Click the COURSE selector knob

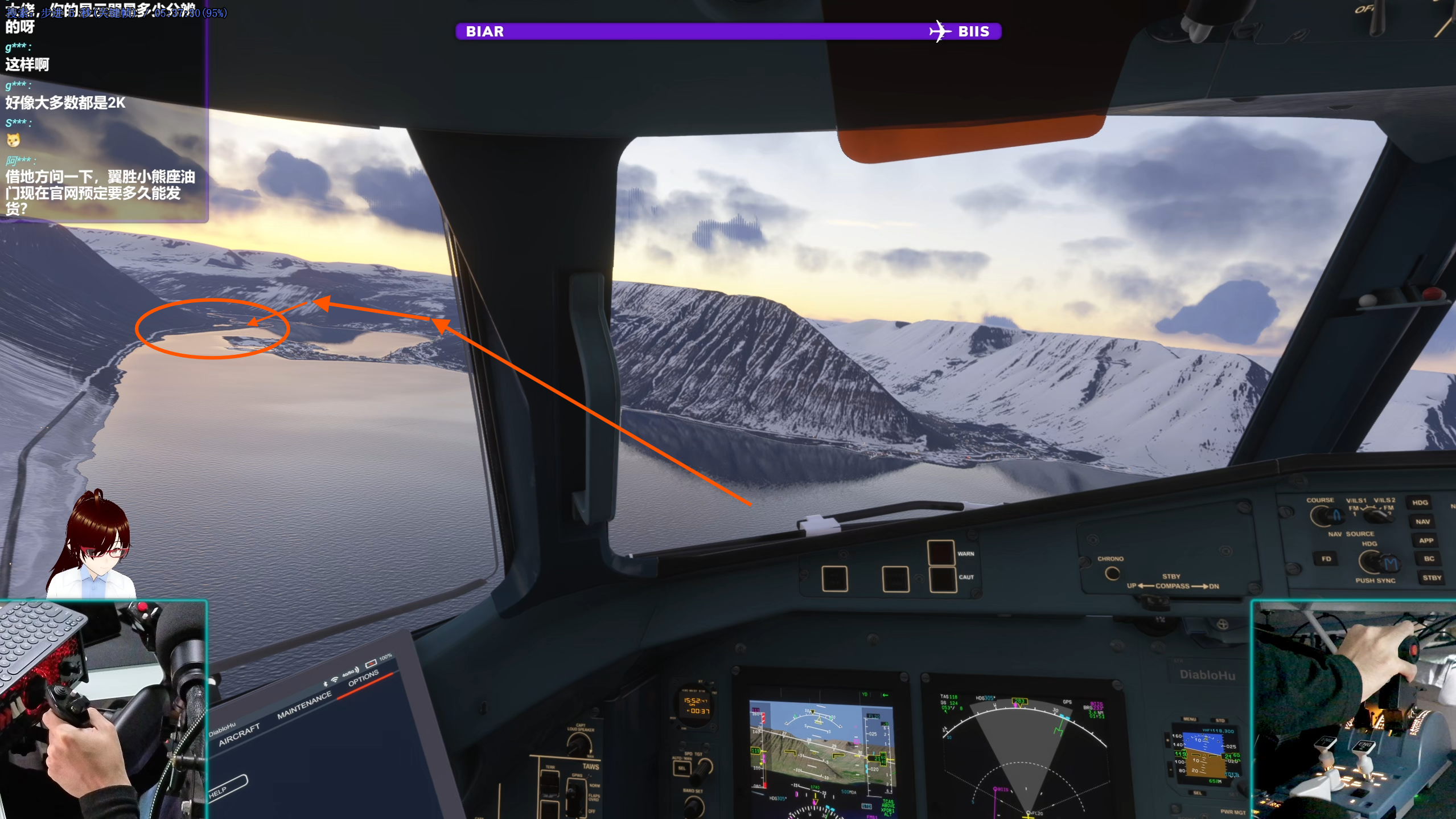[x=1321, y=516]
